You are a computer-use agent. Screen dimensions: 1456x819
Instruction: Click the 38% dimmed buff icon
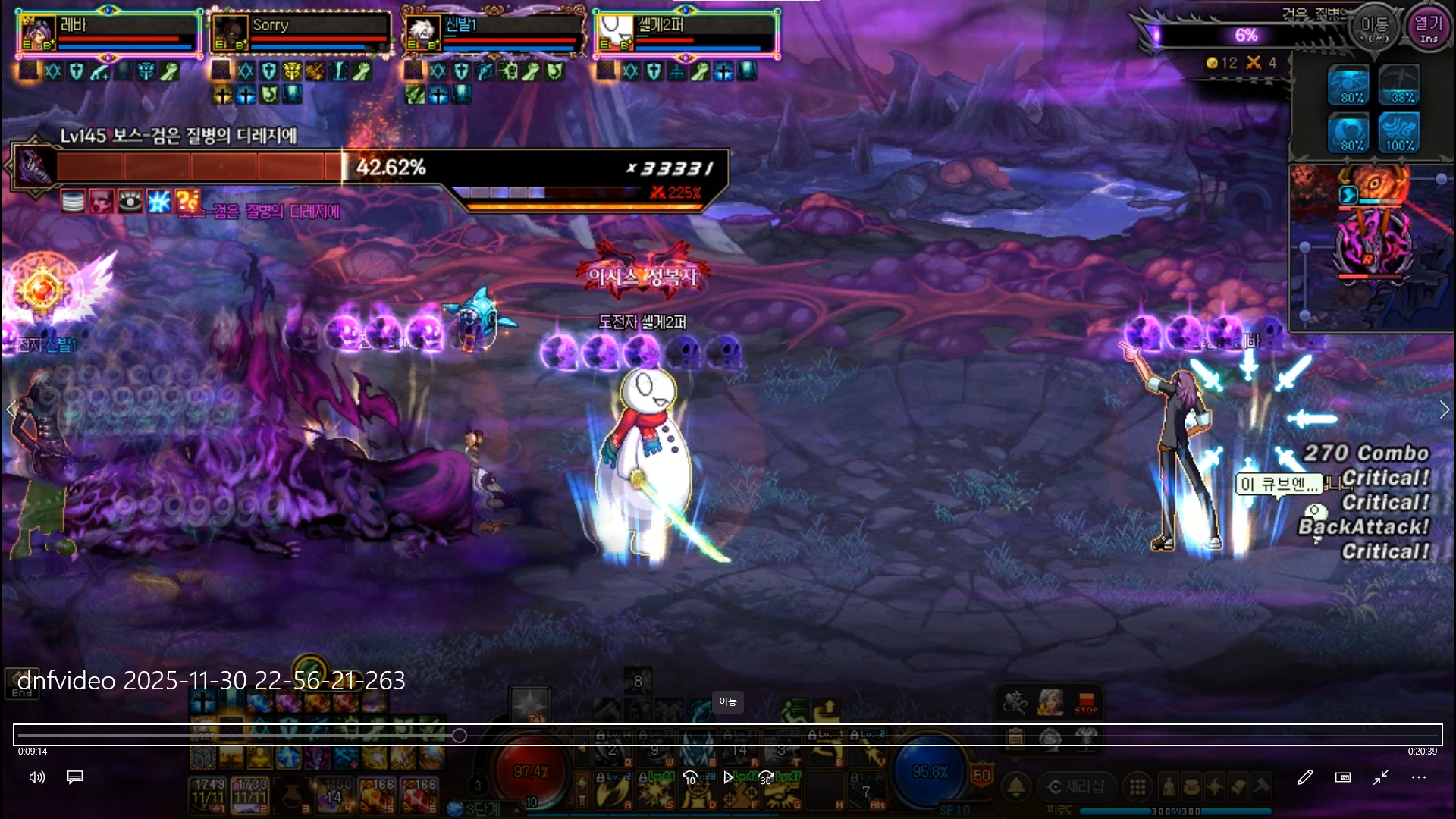point(1399,85)
